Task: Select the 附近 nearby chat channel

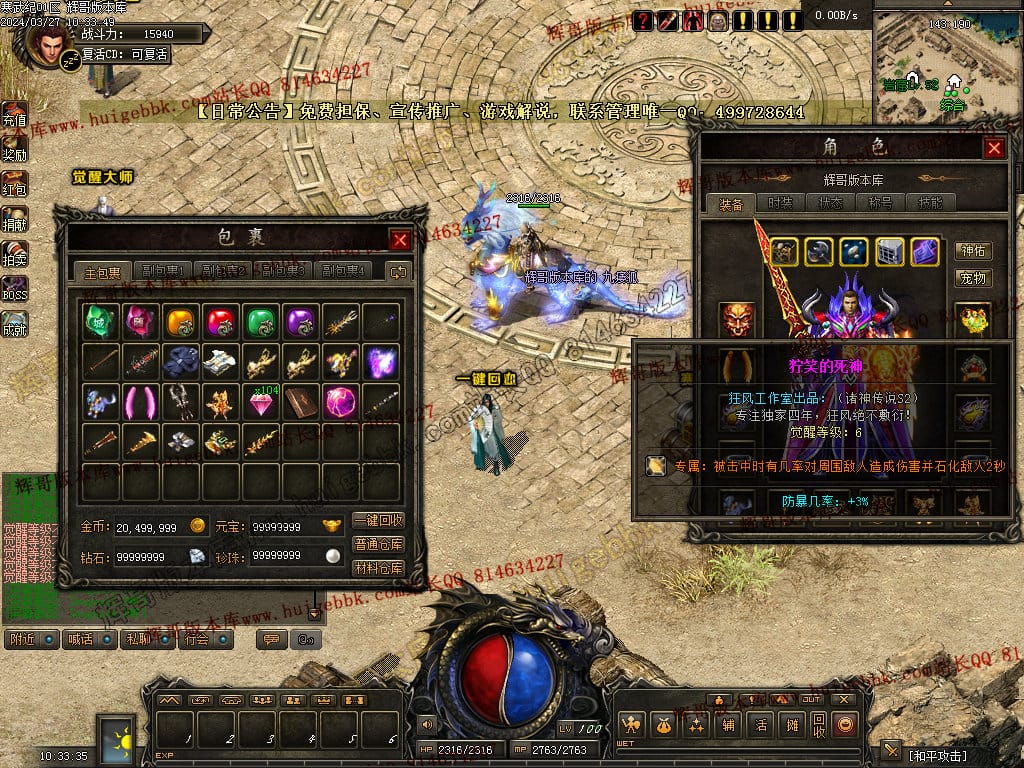Action: point(30,639)
